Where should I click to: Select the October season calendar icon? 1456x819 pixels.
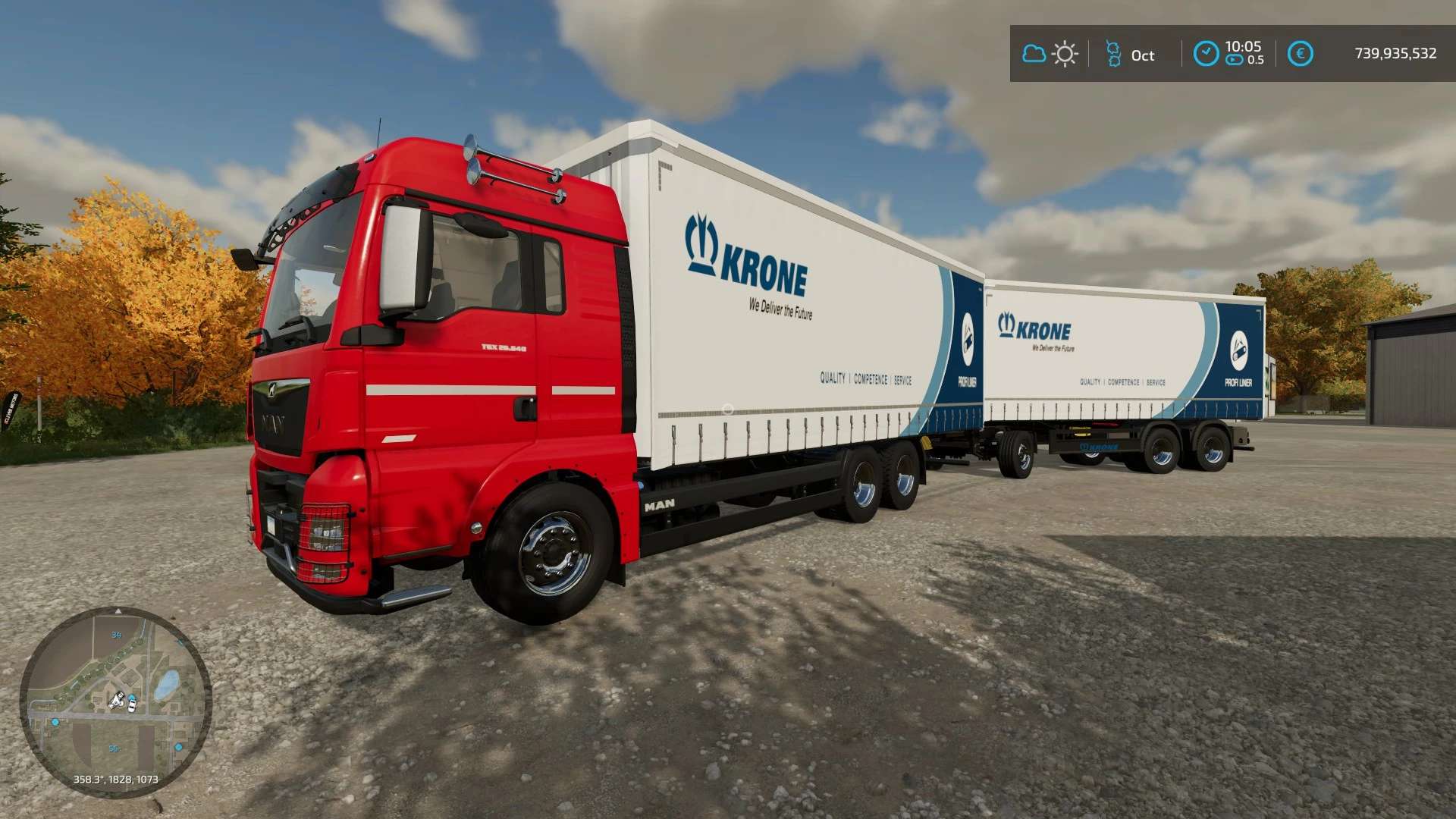click(1113, 54)
